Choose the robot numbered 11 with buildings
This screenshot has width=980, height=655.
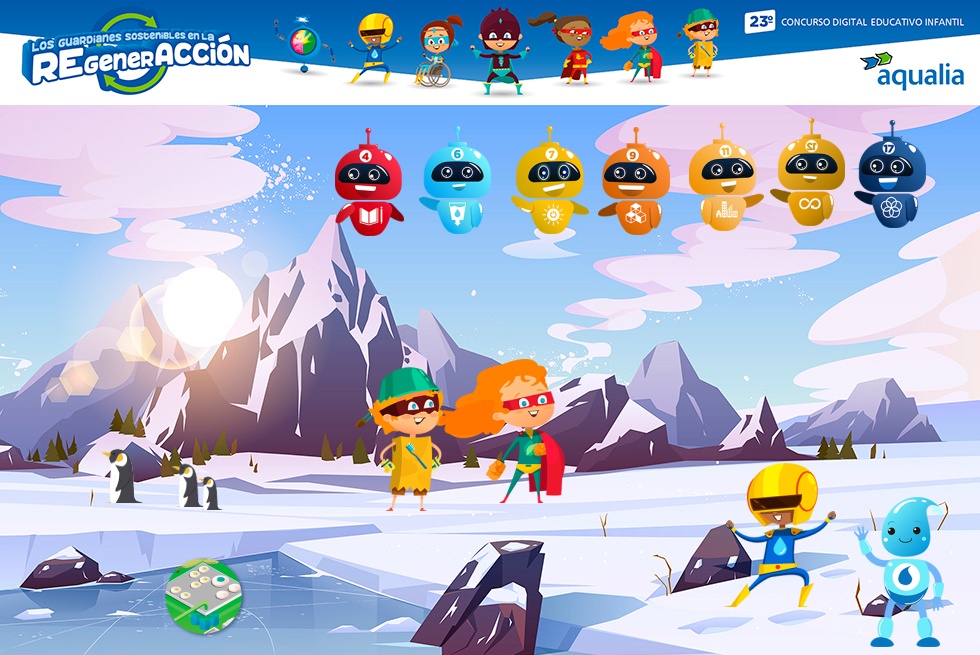(x=723, y=183)
